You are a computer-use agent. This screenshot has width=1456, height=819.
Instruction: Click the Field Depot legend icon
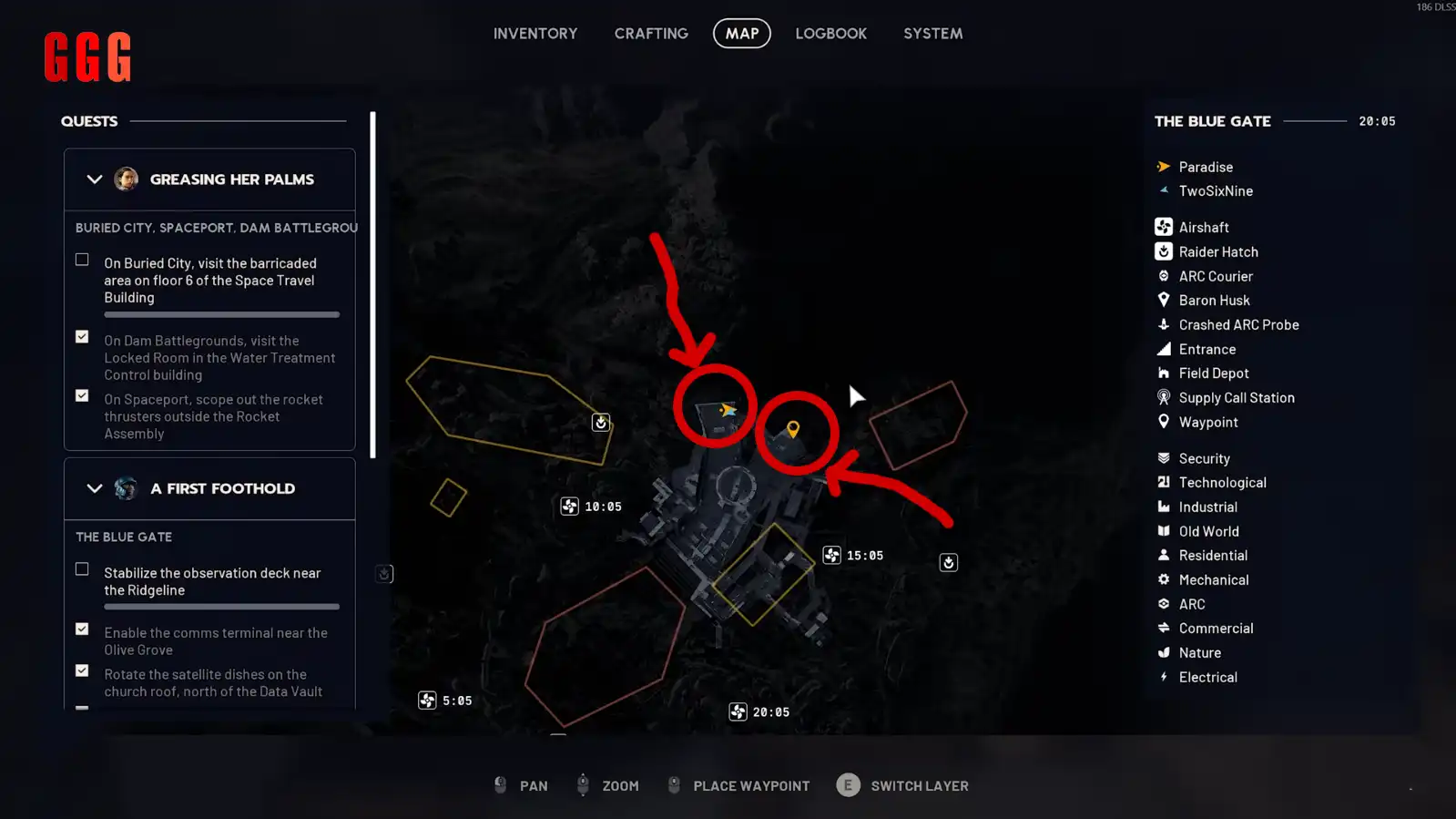click(1164, 373)
